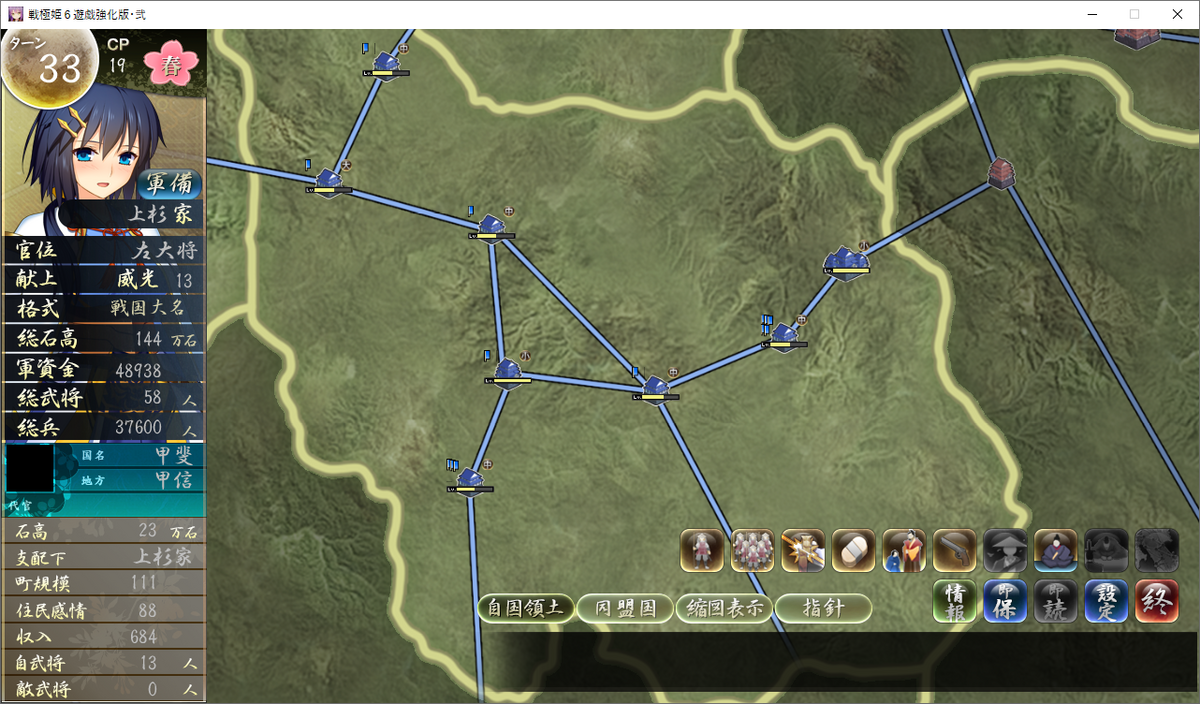Image resolution: width=1200 pixels, height=704 pixels.
Task: End the turn with the red 終 button
Action: click(x=1157, y=601)
